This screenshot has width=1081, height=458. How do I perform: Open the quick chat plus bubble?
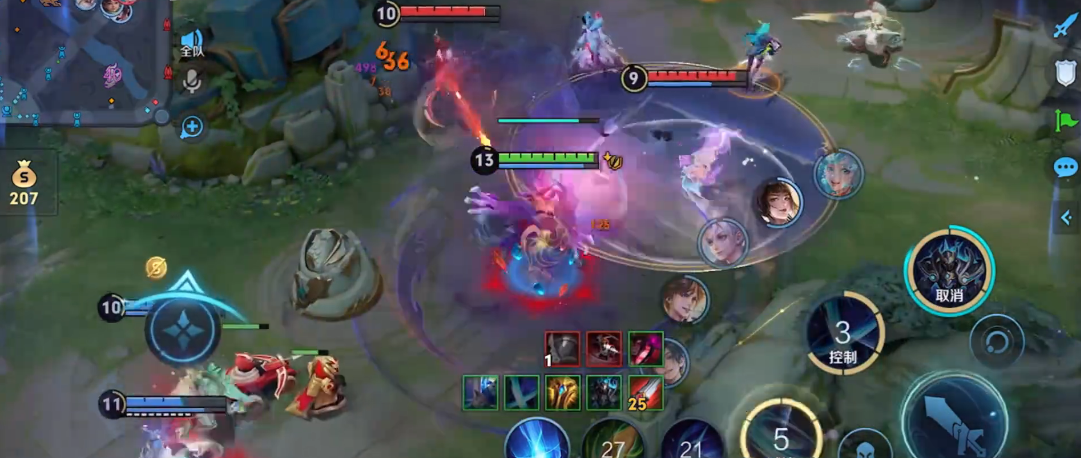[x=191, y=127]
